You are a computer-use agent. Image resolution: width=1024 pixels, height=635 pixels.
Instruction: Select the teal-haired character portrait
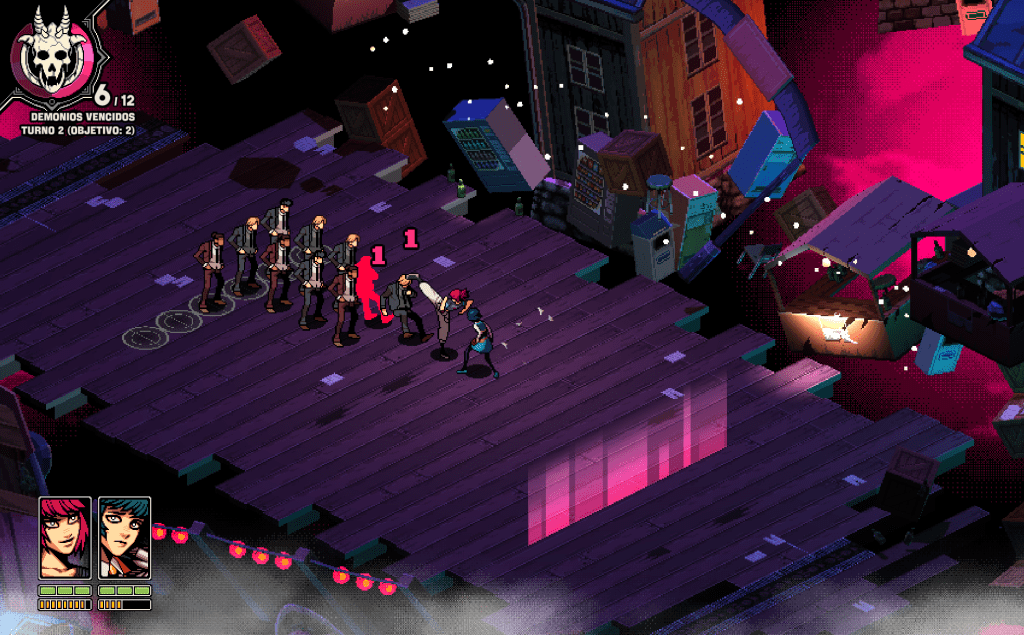pos(124,538)
